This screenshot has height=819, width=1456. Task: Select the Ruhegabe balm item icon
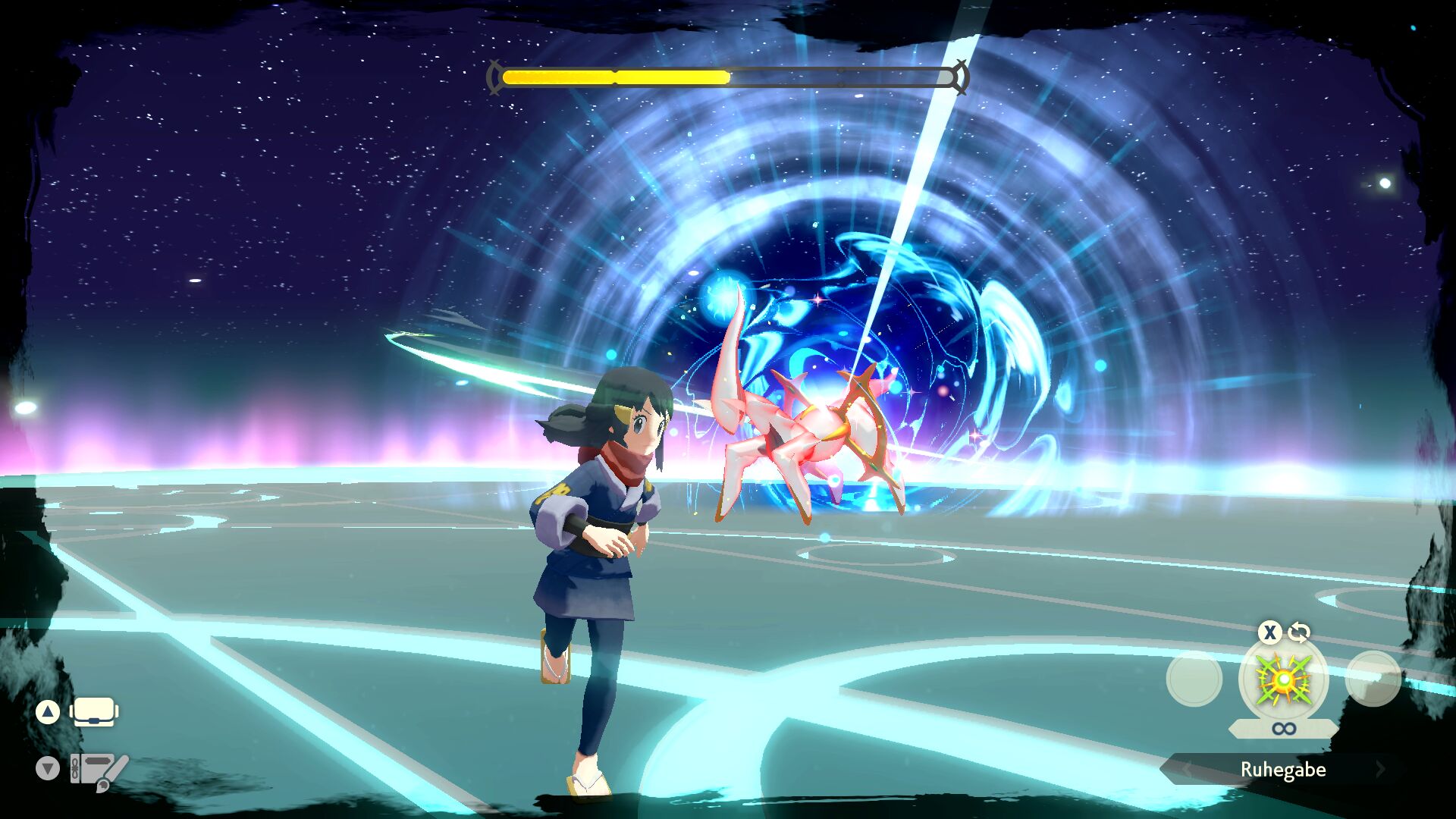coord(1283,679)
